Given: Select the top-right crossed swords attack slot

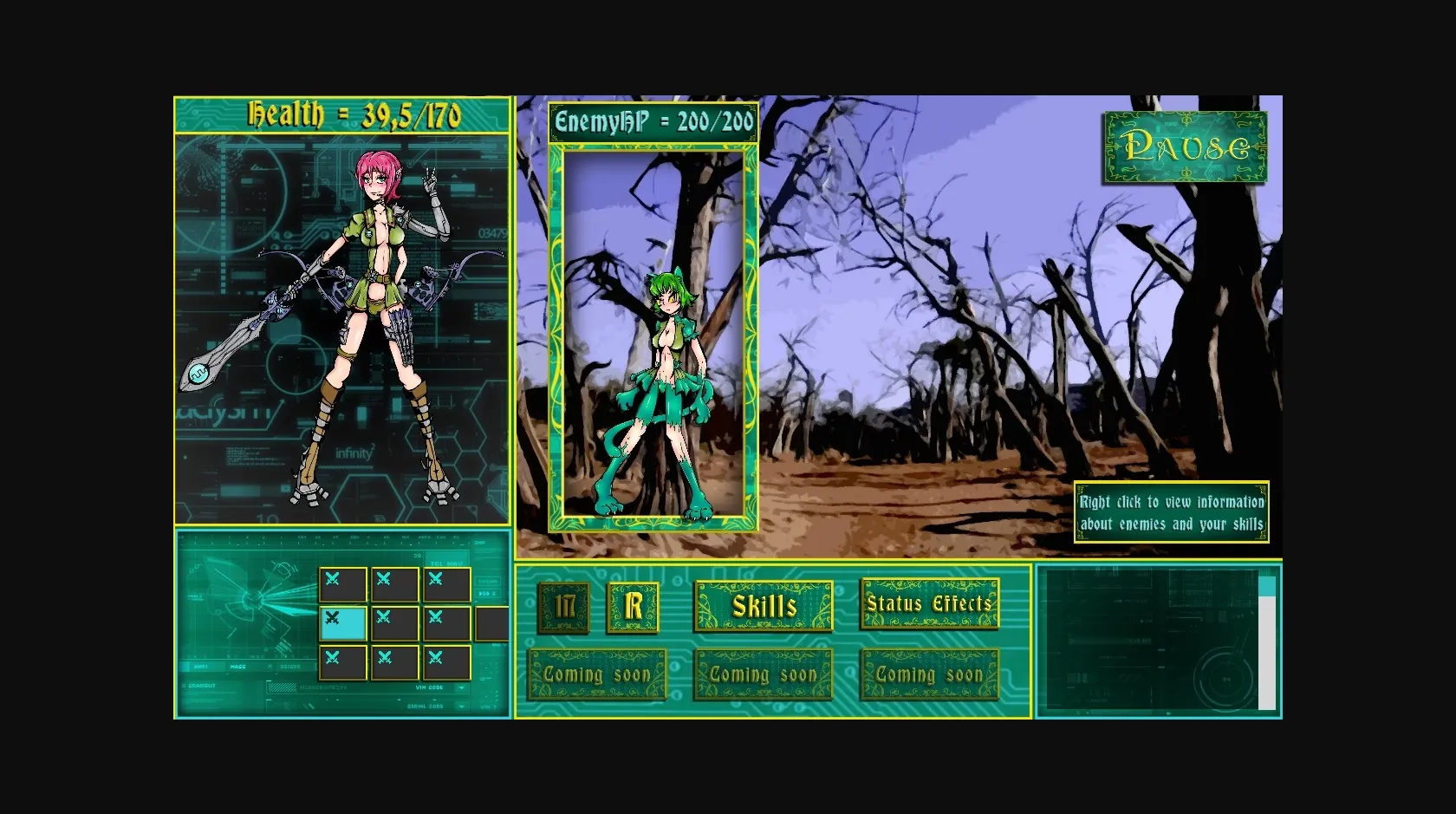Looking at the screenshot, I should coord(447,583).
